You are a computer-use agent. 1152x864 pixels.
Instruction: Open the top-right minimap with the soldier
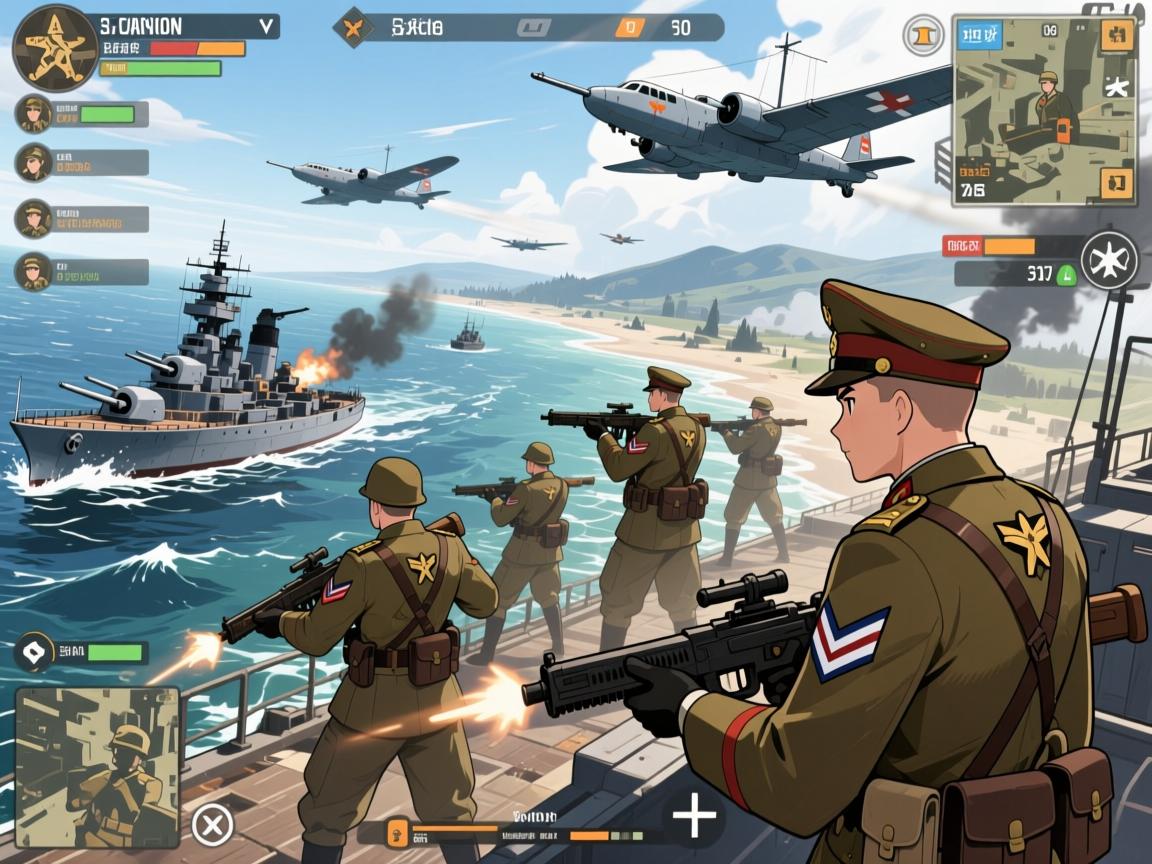1043,108
